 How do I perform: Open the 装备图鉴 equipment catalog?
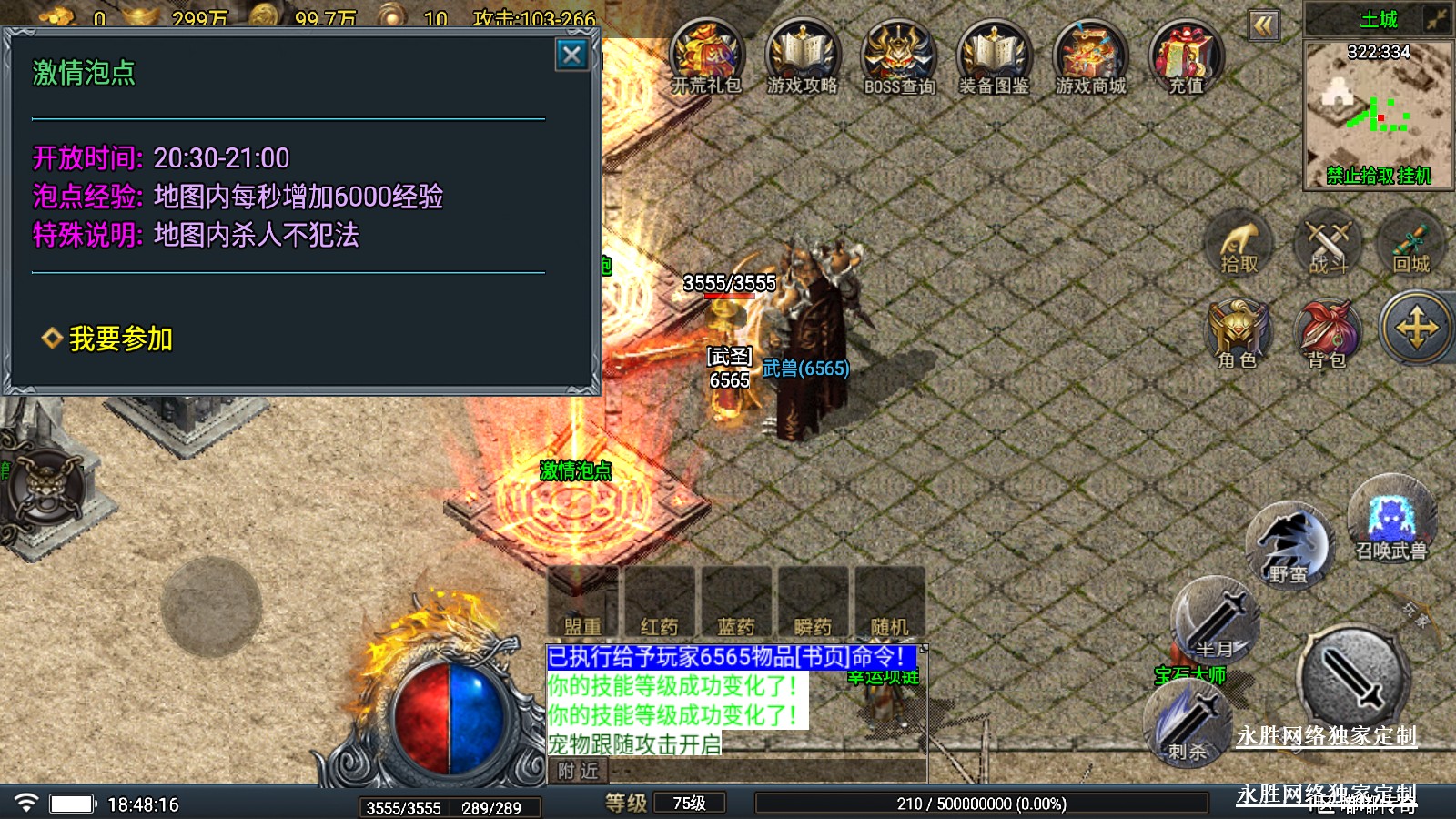pyautogui.click(x=994, y=56)
